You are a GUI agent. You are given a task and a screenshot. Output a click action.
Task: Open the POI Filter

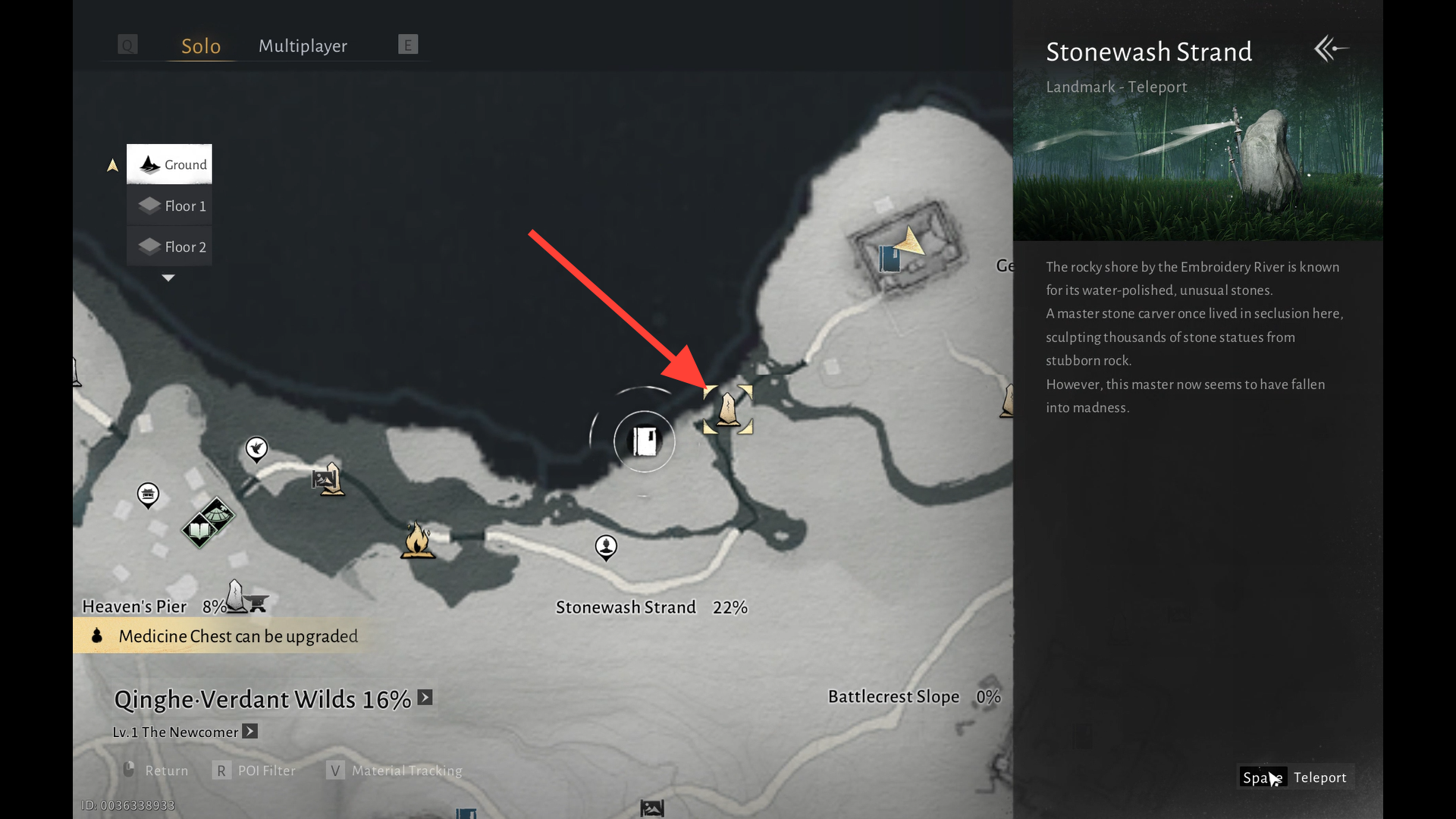pyautogui.click(x=255, y=770)
